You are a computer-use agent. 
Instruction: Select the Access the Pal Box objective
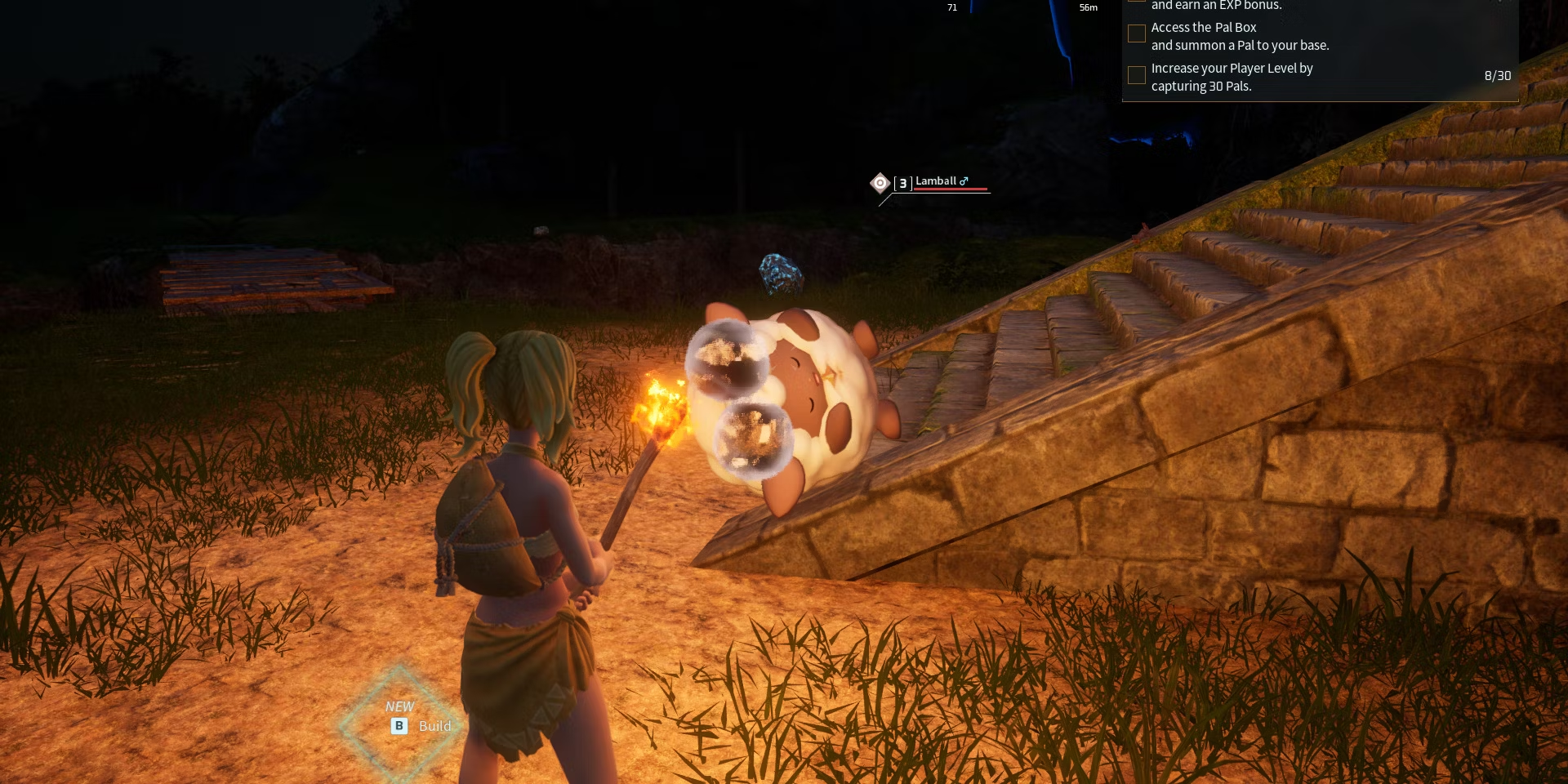tap(1239, 36)
